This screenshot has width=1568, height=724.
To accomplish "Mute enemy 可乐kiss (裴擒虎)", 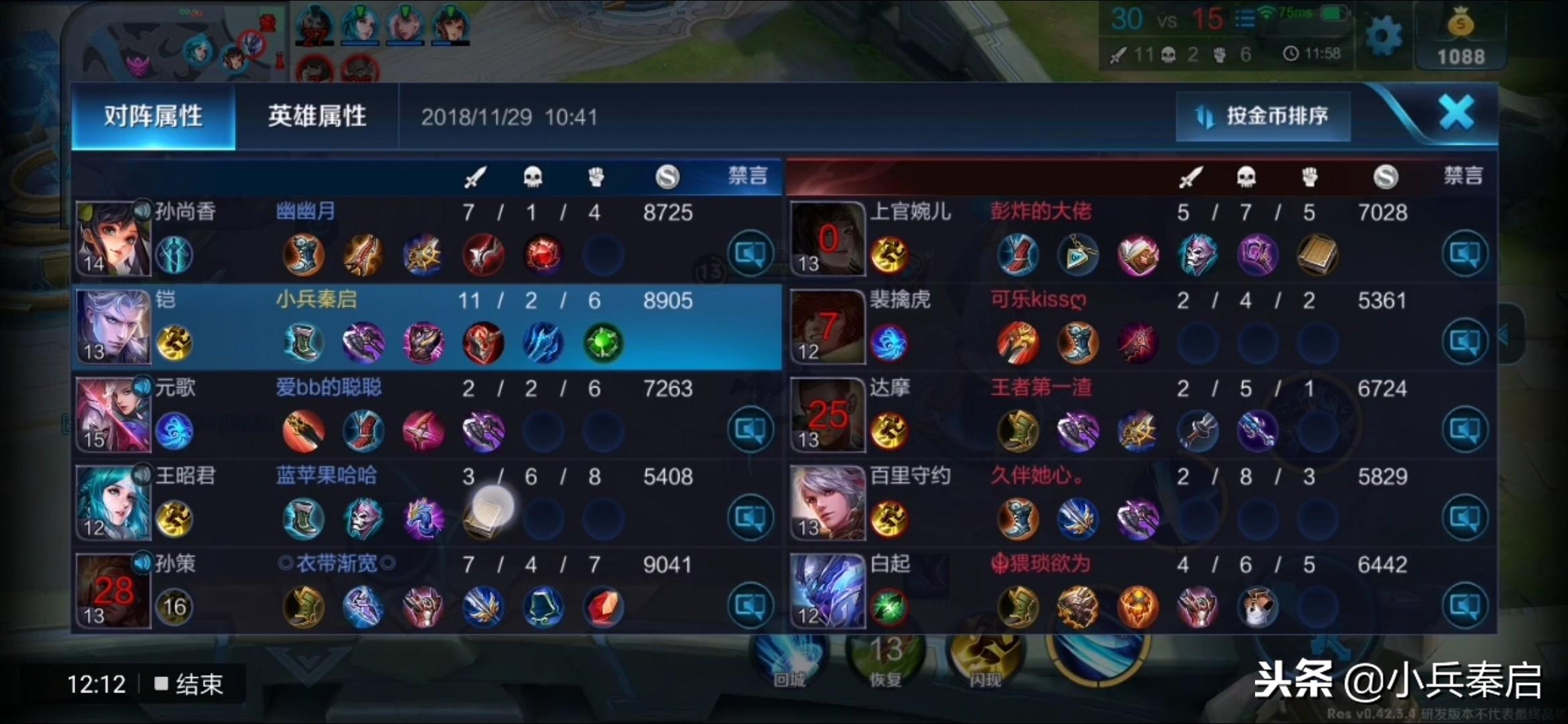I will 1464,342.
